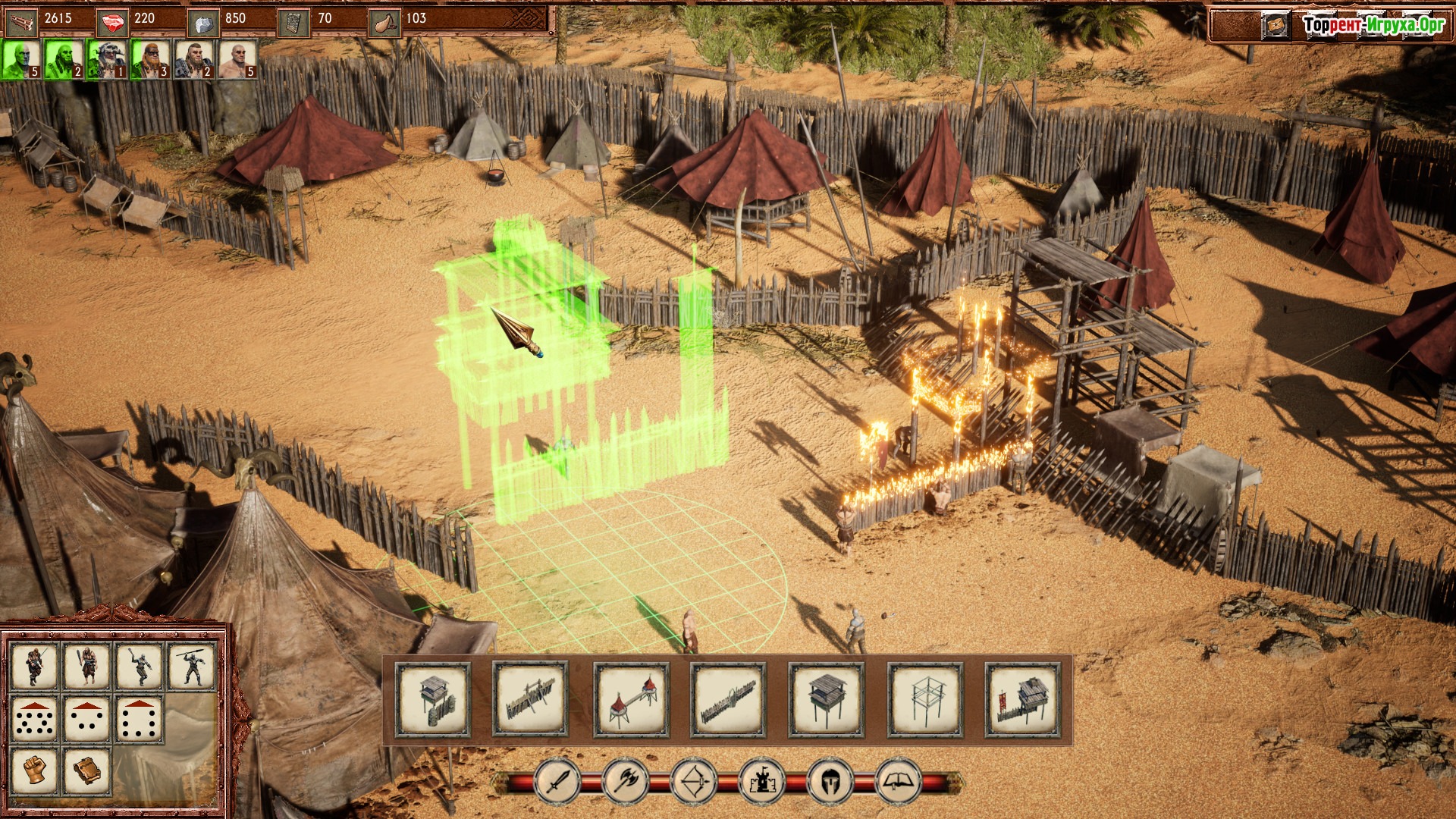Click the bronze fist command
The image size is (1456, 819).
click(35, 770)
